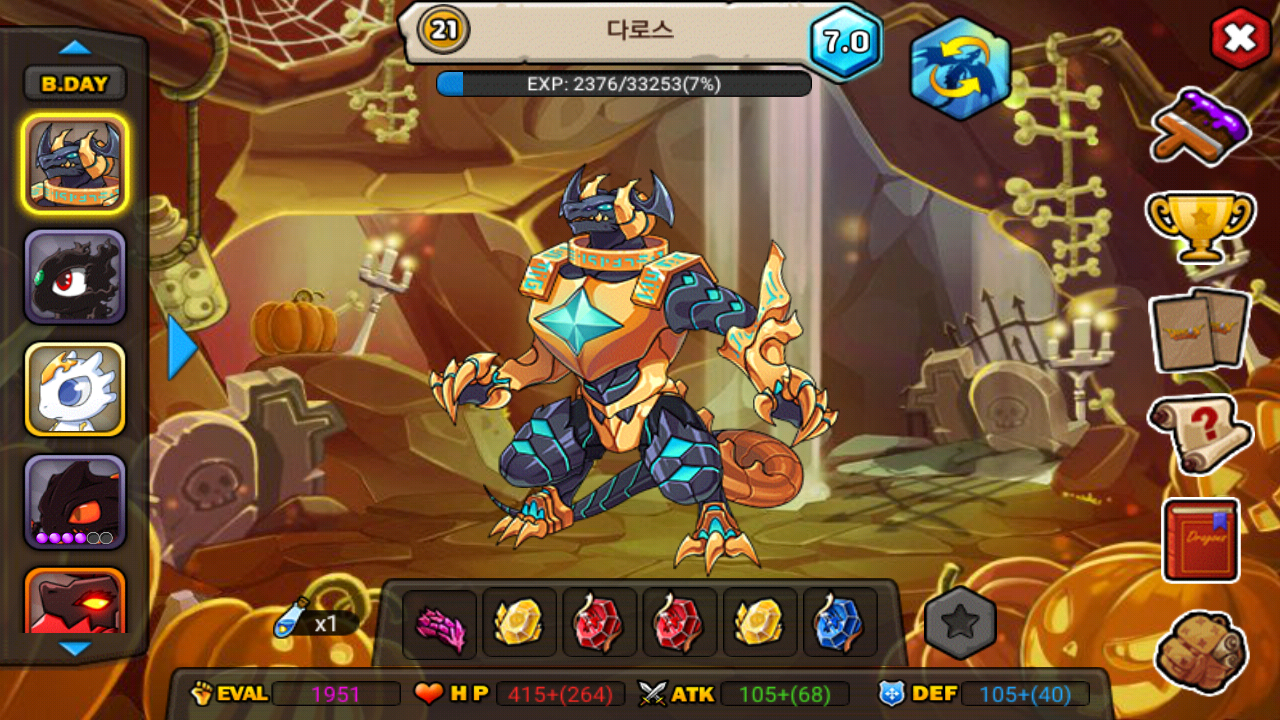Select the armored black-gold dragon portrait
The image size is (1280, 720).
coord(75,163)
